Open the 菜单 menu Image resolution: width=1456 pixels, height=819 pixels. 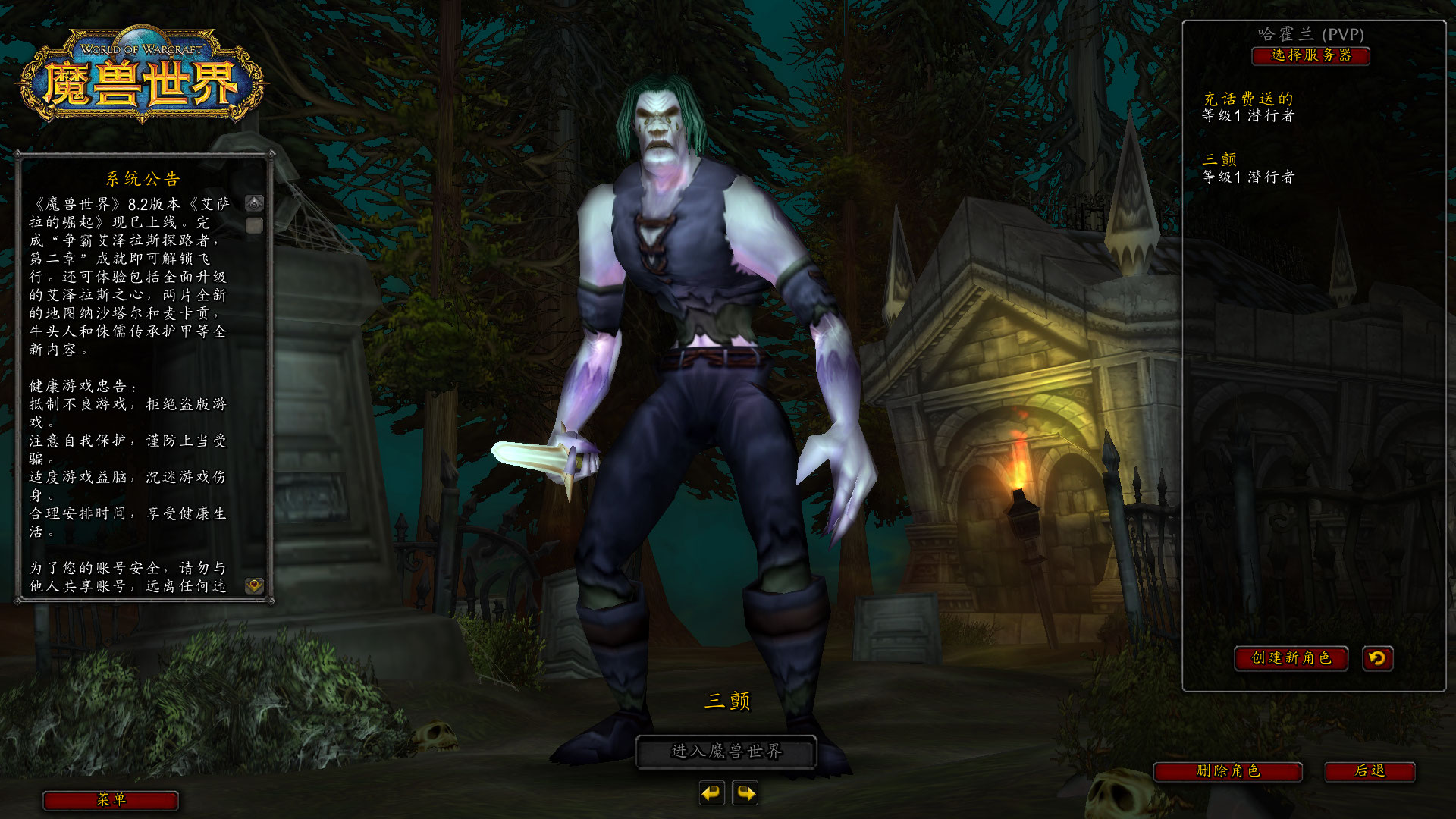pyautogui.click(x=110, y=801)
